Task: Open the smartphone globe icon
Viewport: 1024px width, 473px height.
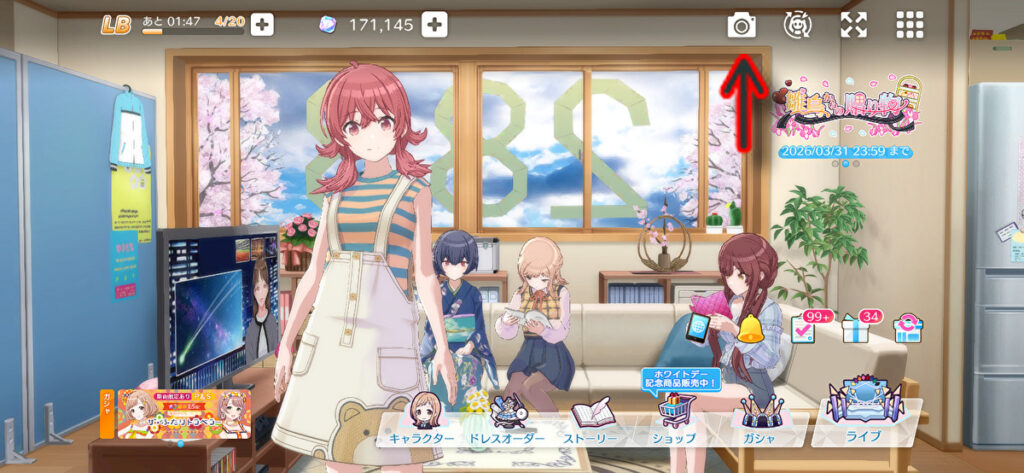Action: click(699, 325)
